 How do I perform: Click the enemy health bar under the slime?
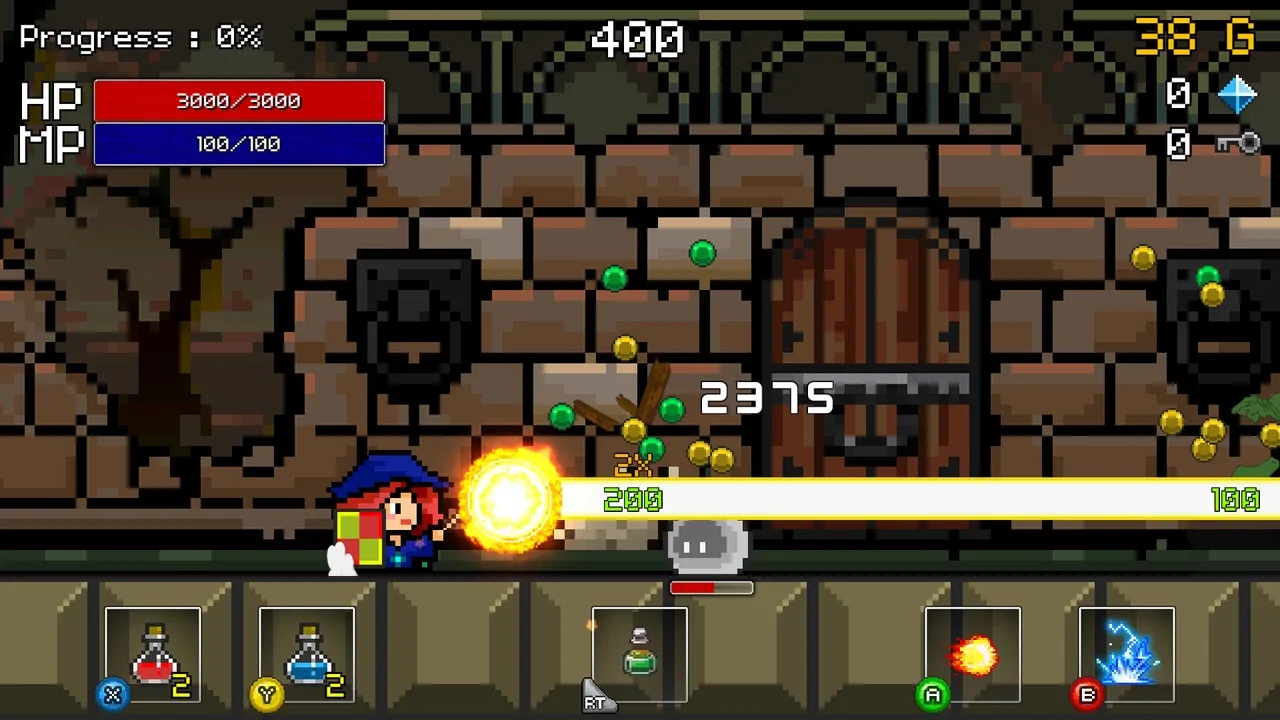(711, 589)
